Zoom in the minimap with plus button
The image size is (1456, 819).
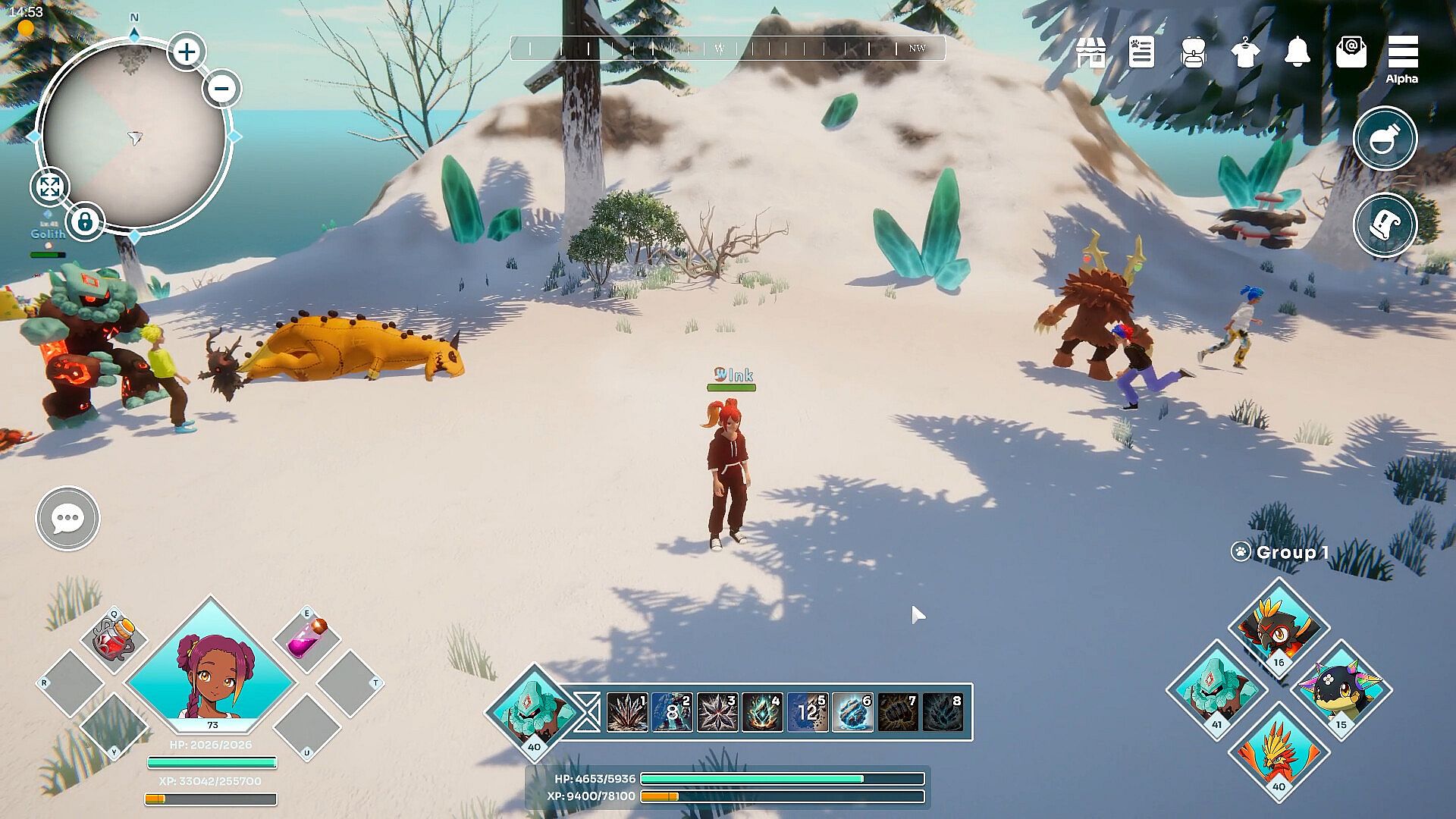(x=187, y=52)
